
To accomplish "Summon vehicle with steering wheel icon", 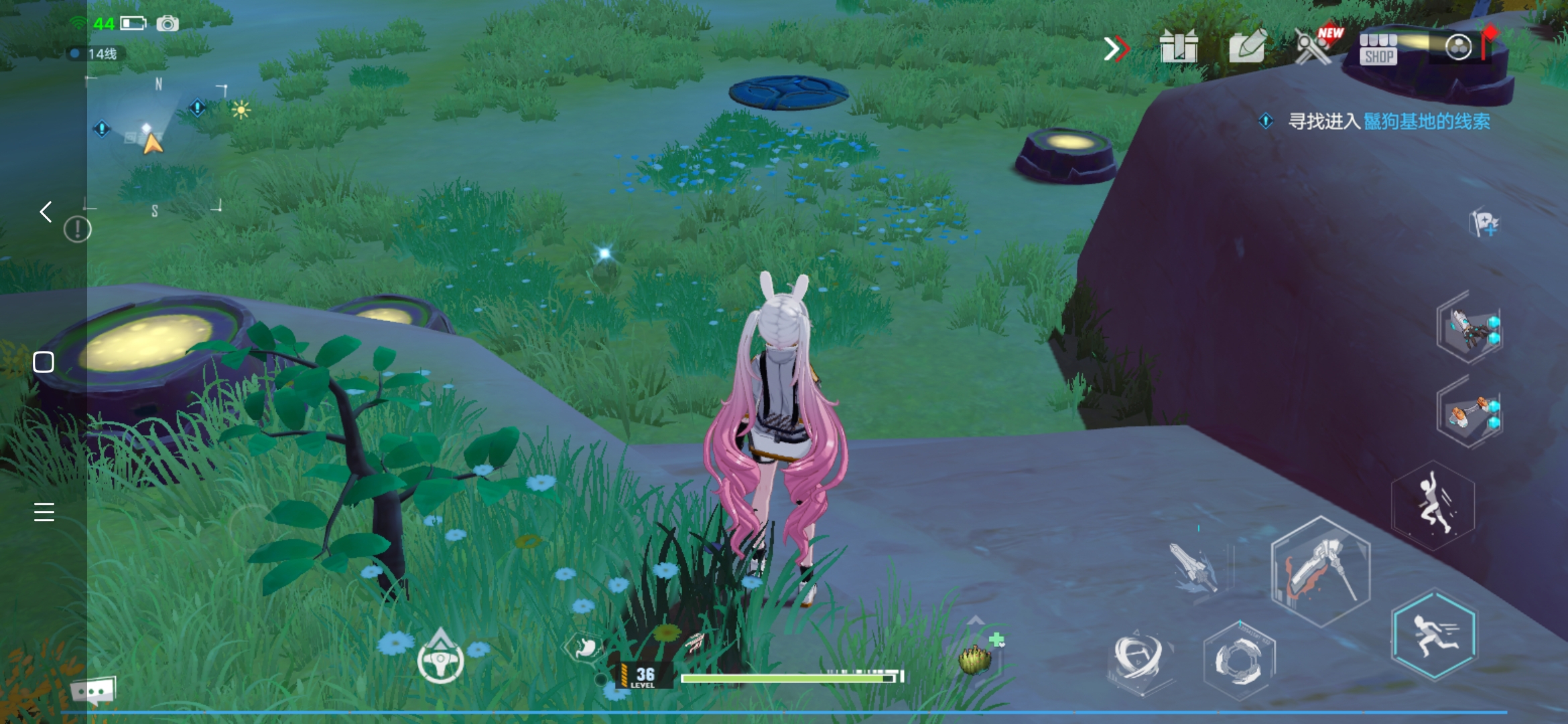I will click(440, 660).
